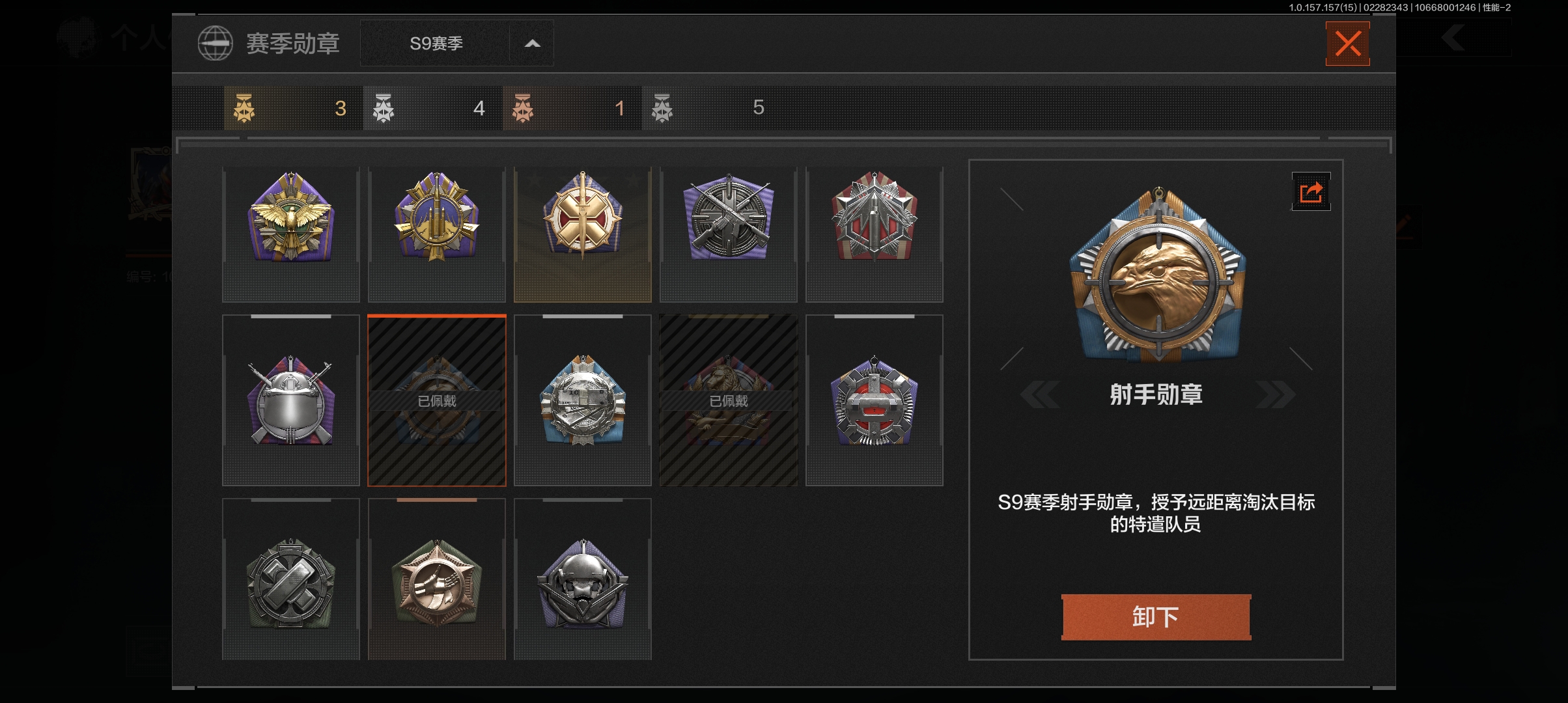Select the equipped marksman medal tile

click(x=437, y=400)
